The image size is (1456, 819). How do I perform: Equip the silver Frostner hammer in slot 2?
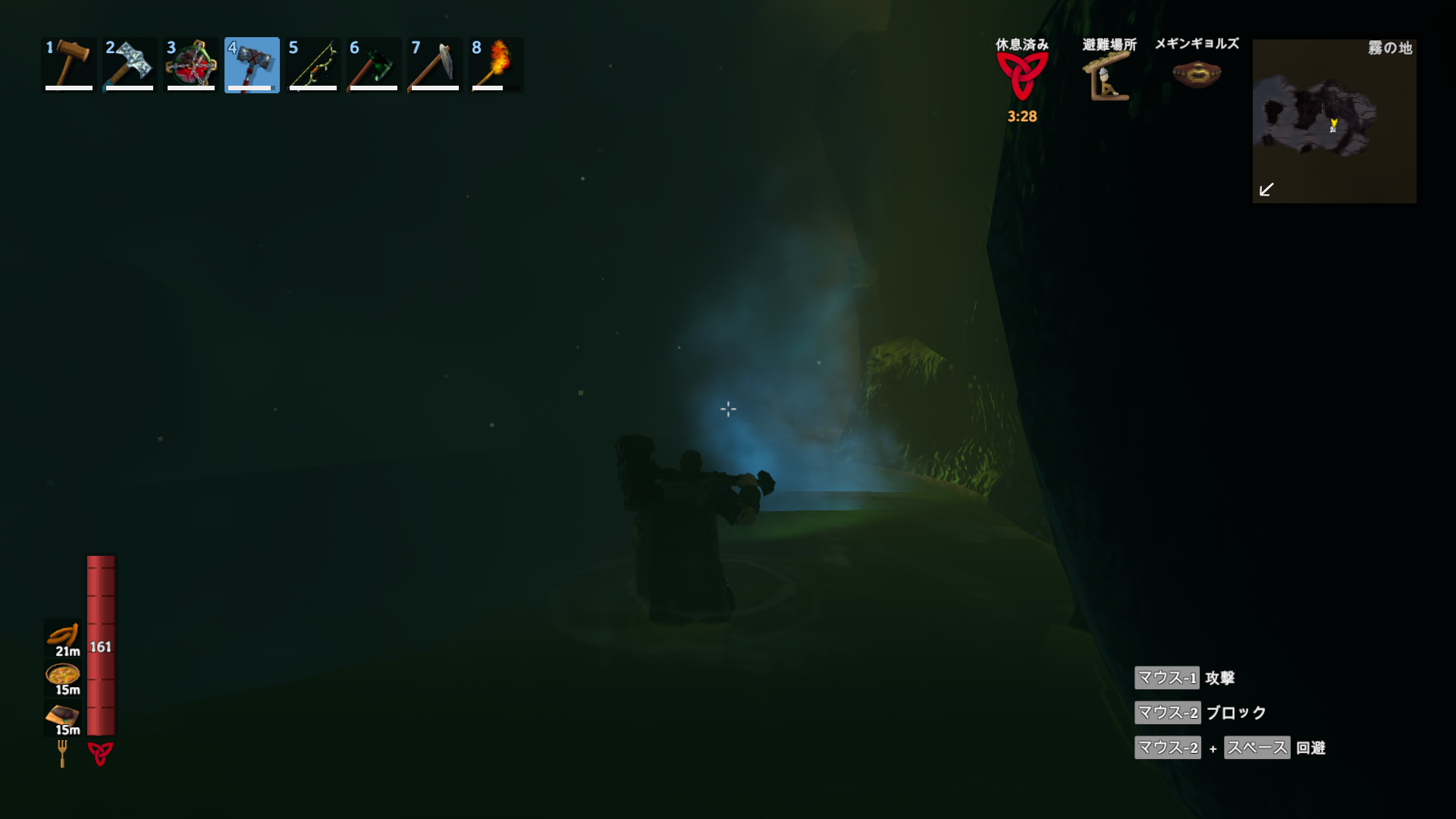click(130, 64)
